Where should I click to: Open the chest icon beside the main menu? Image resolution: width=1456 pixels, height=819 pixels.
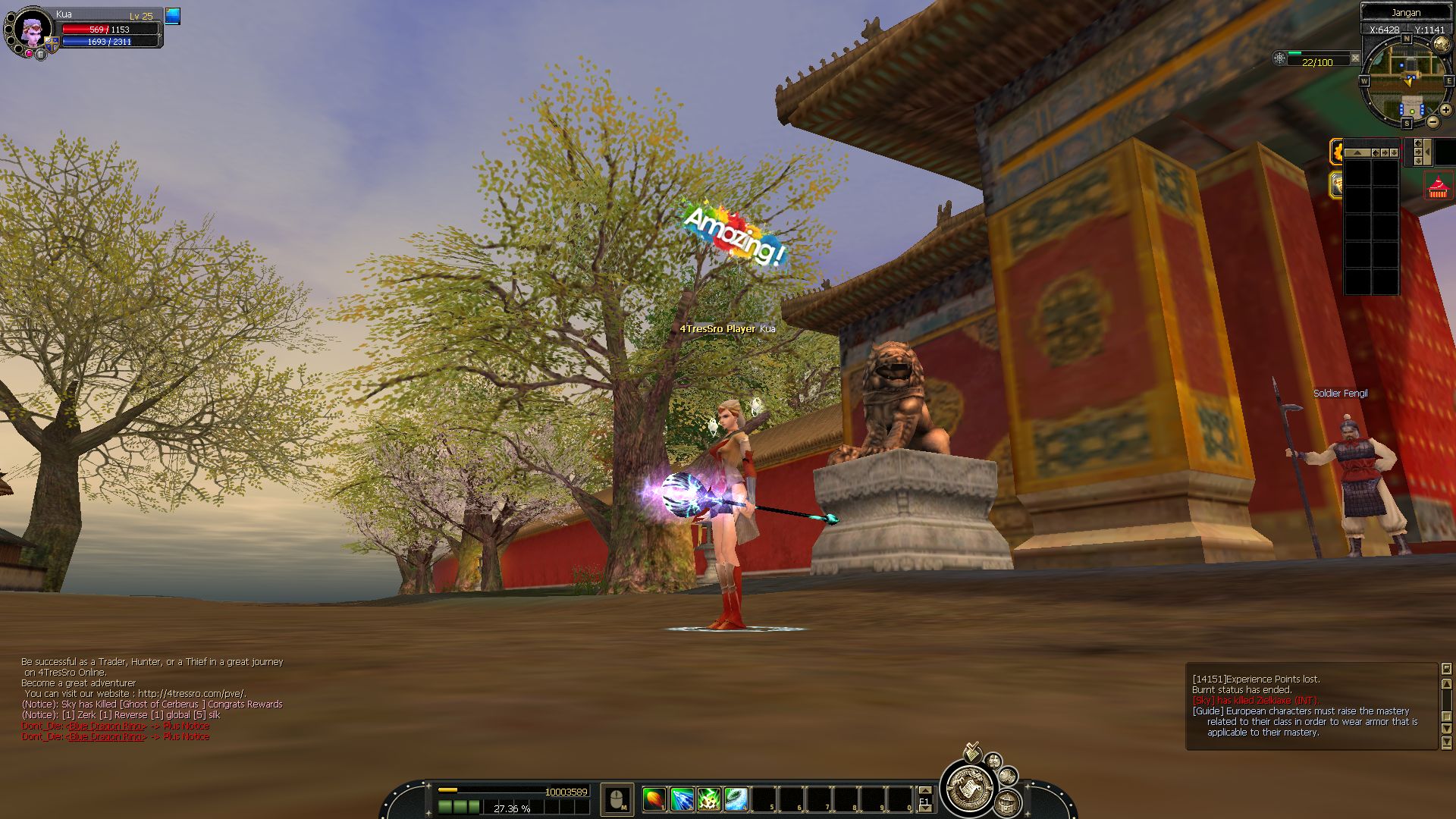point(1007,802)
